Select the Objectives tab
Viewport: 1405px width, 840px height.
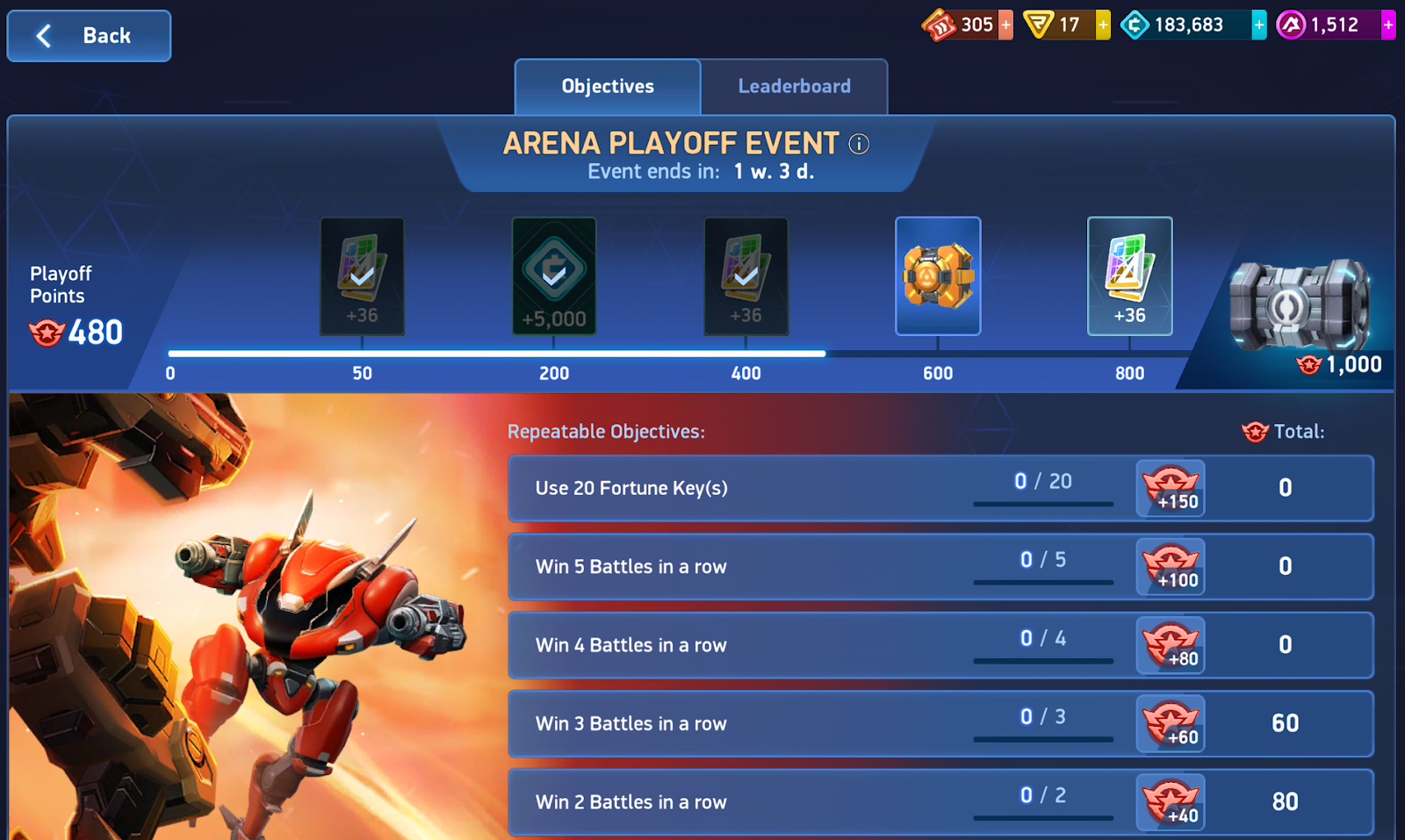click(608, 86)
